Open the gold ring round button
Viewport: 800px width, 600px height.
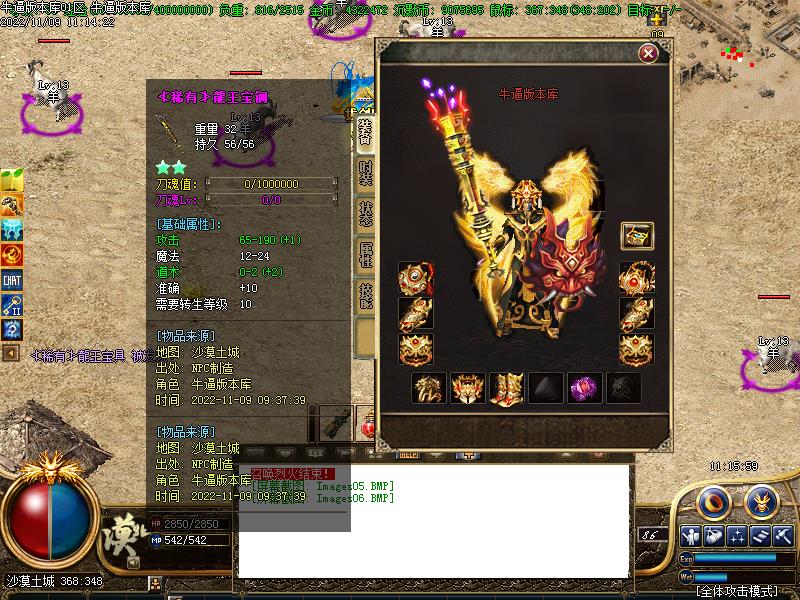713,499
